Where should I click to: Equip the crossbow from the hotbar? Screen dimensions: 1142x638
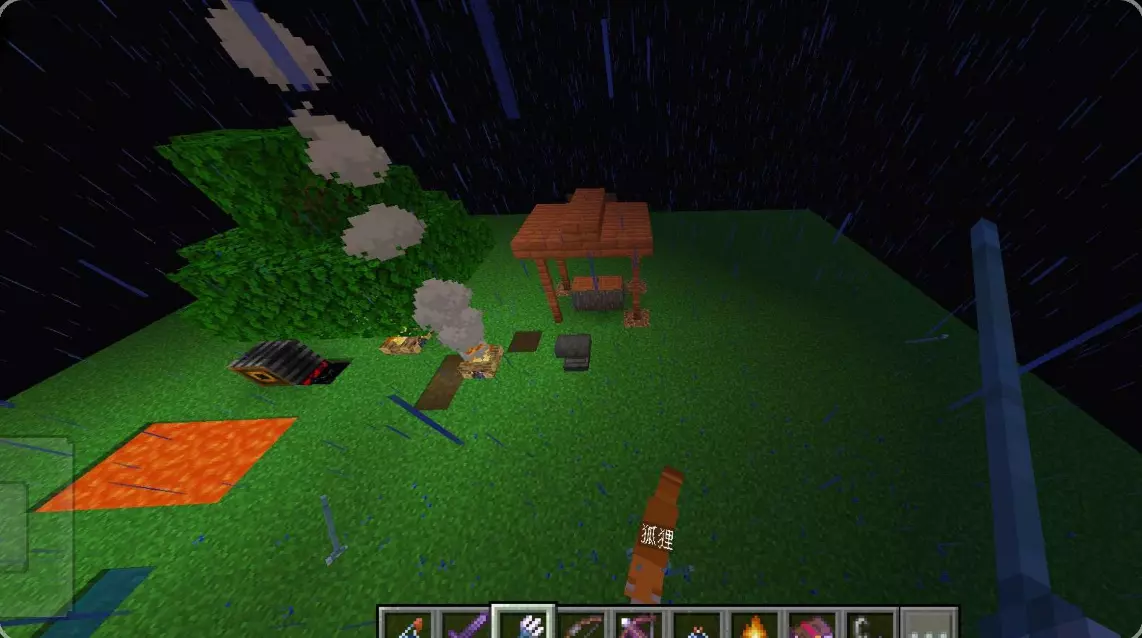coord(638,626)
